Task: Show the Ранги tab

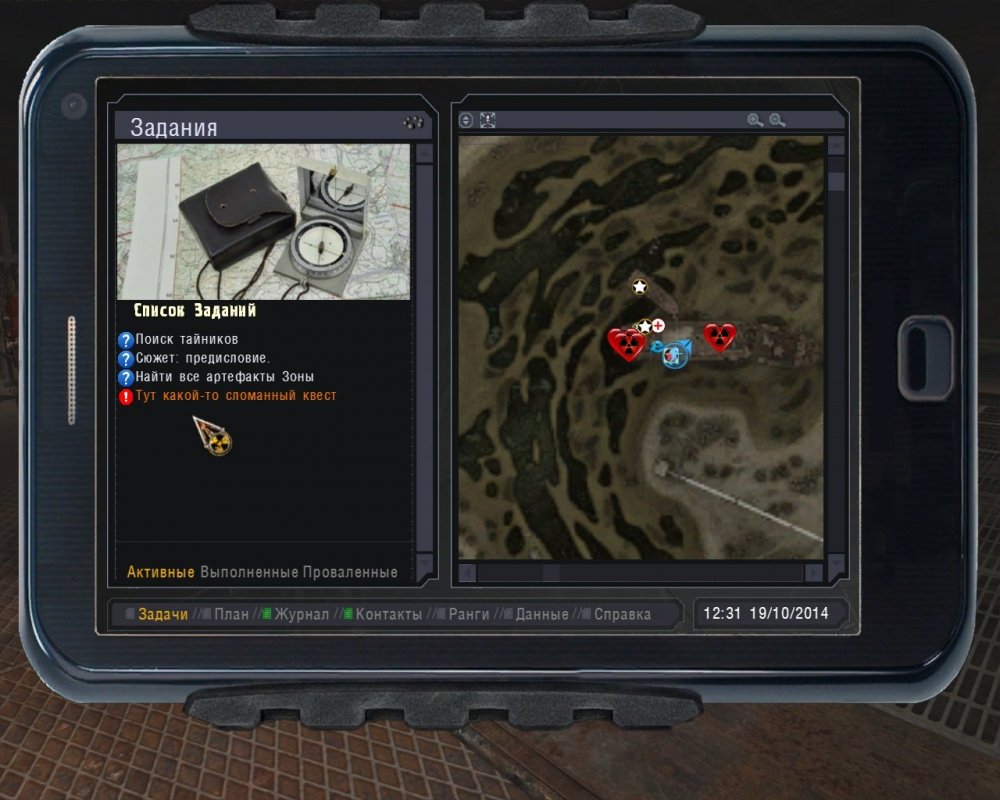Action: point(468,614)
